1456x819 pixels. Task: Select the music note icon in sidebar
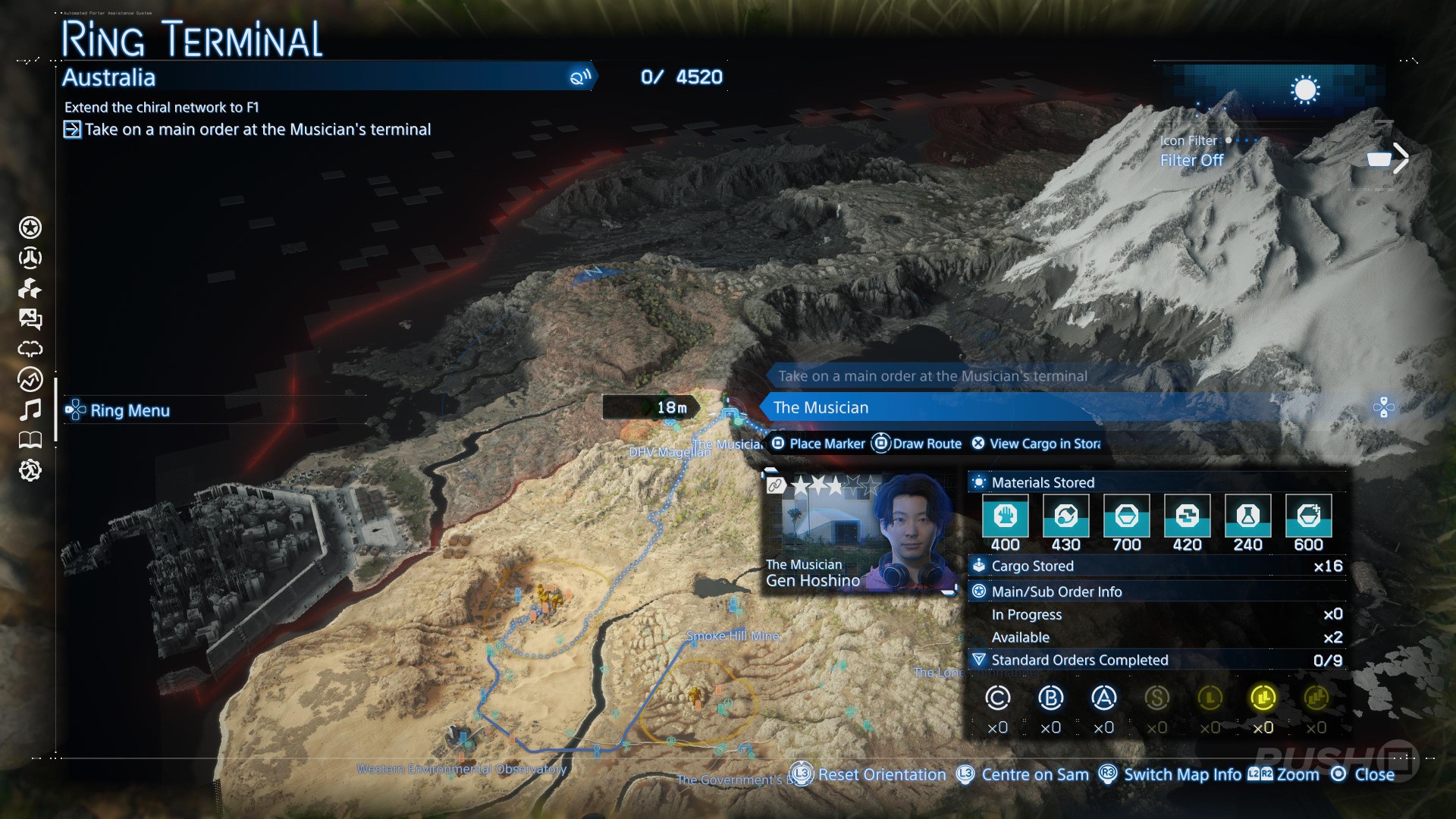pos(30,410)
